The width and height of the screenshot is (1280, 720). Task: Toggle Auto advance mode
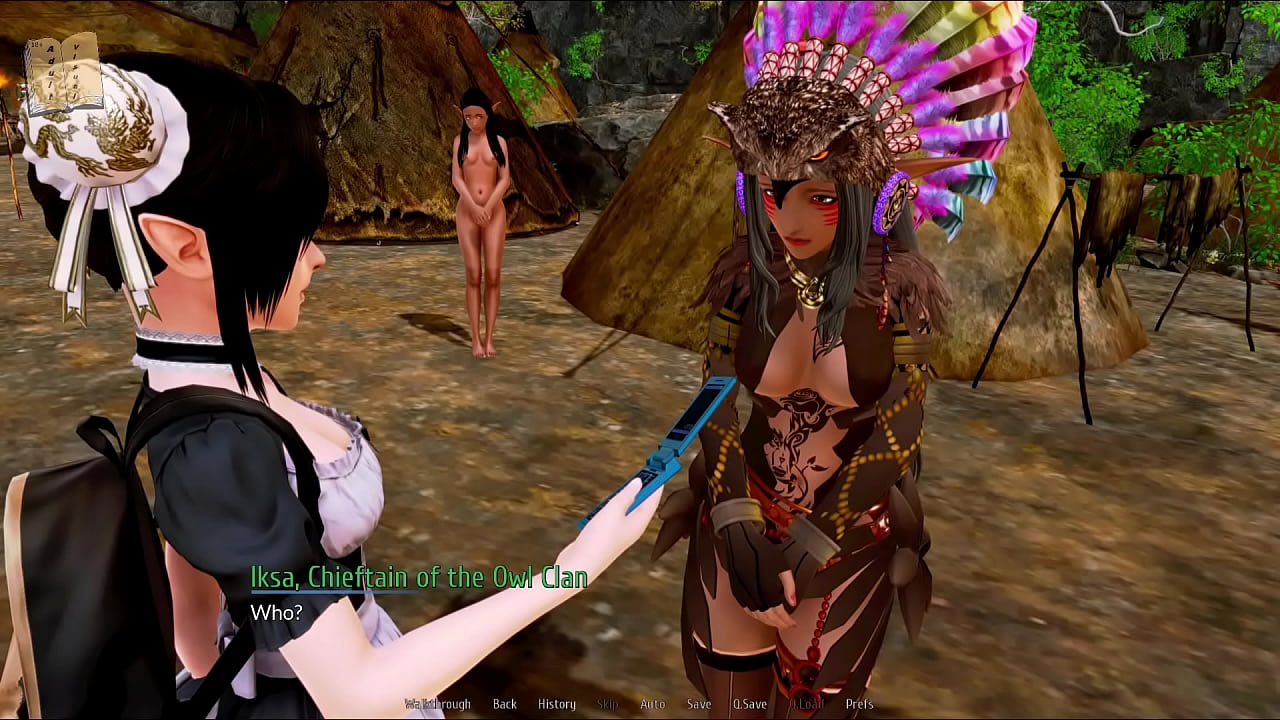[652, 704]
